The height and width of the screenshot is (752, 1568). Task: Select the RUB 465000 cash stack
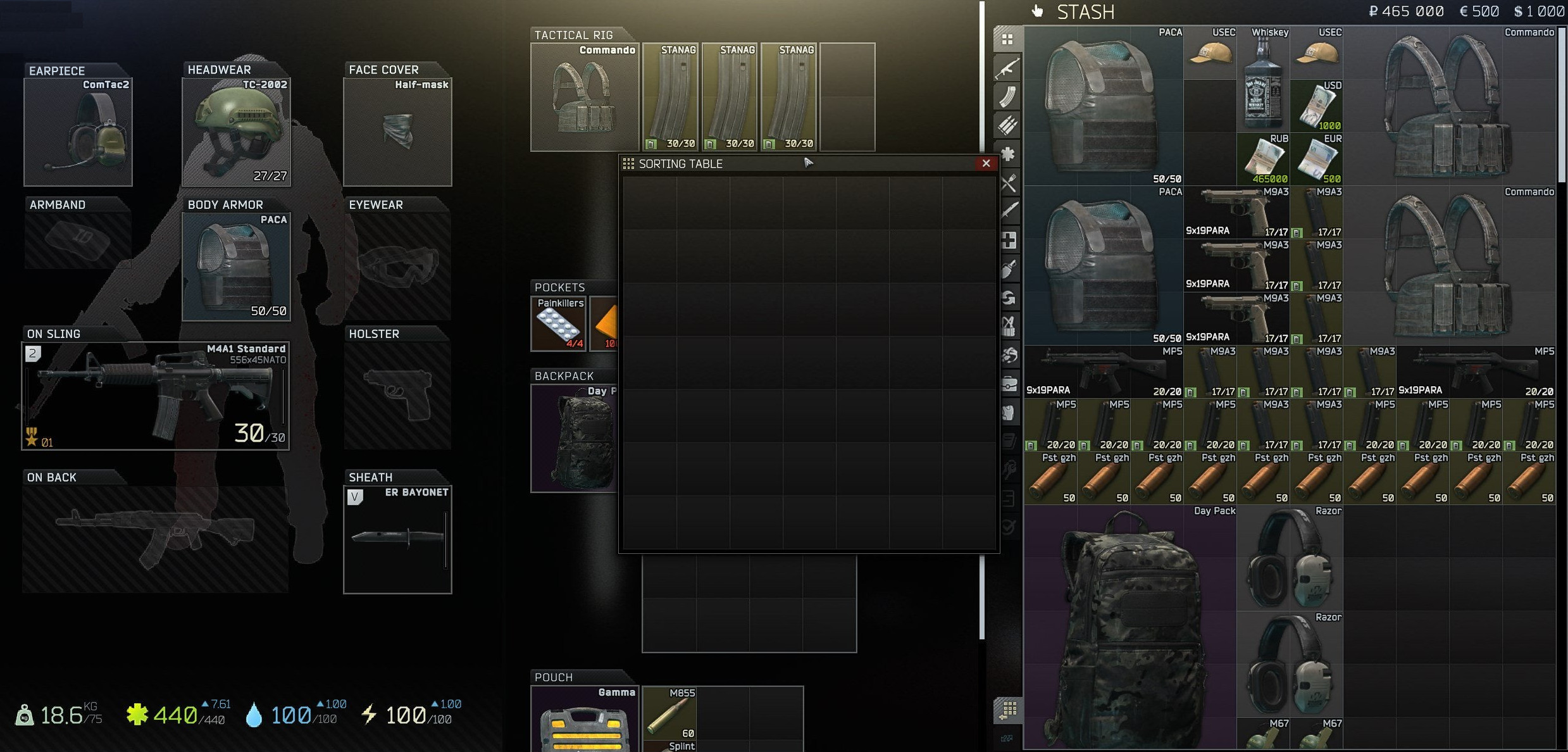click(1263, 159)
